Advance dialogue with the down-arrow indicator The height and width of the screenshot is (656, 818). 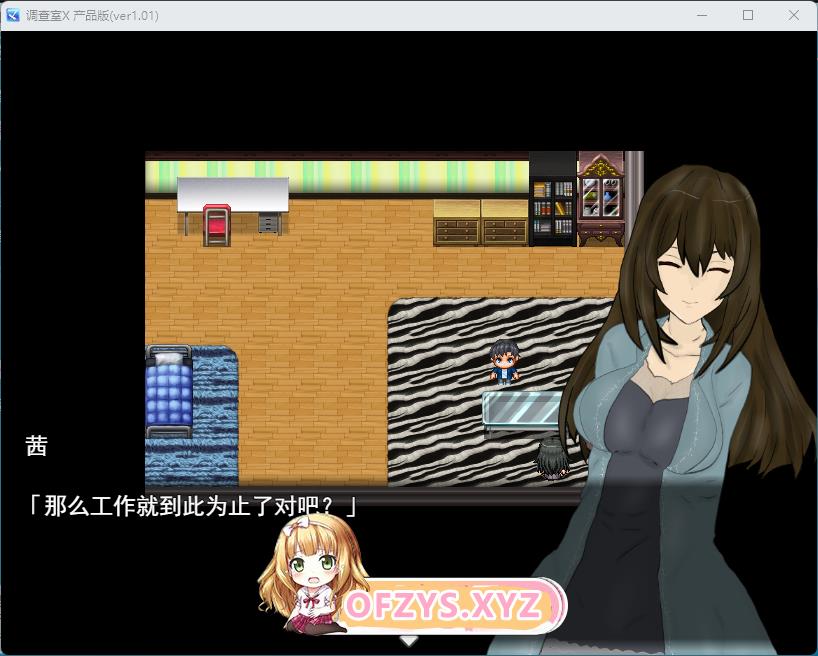click(x=409, y=640)
